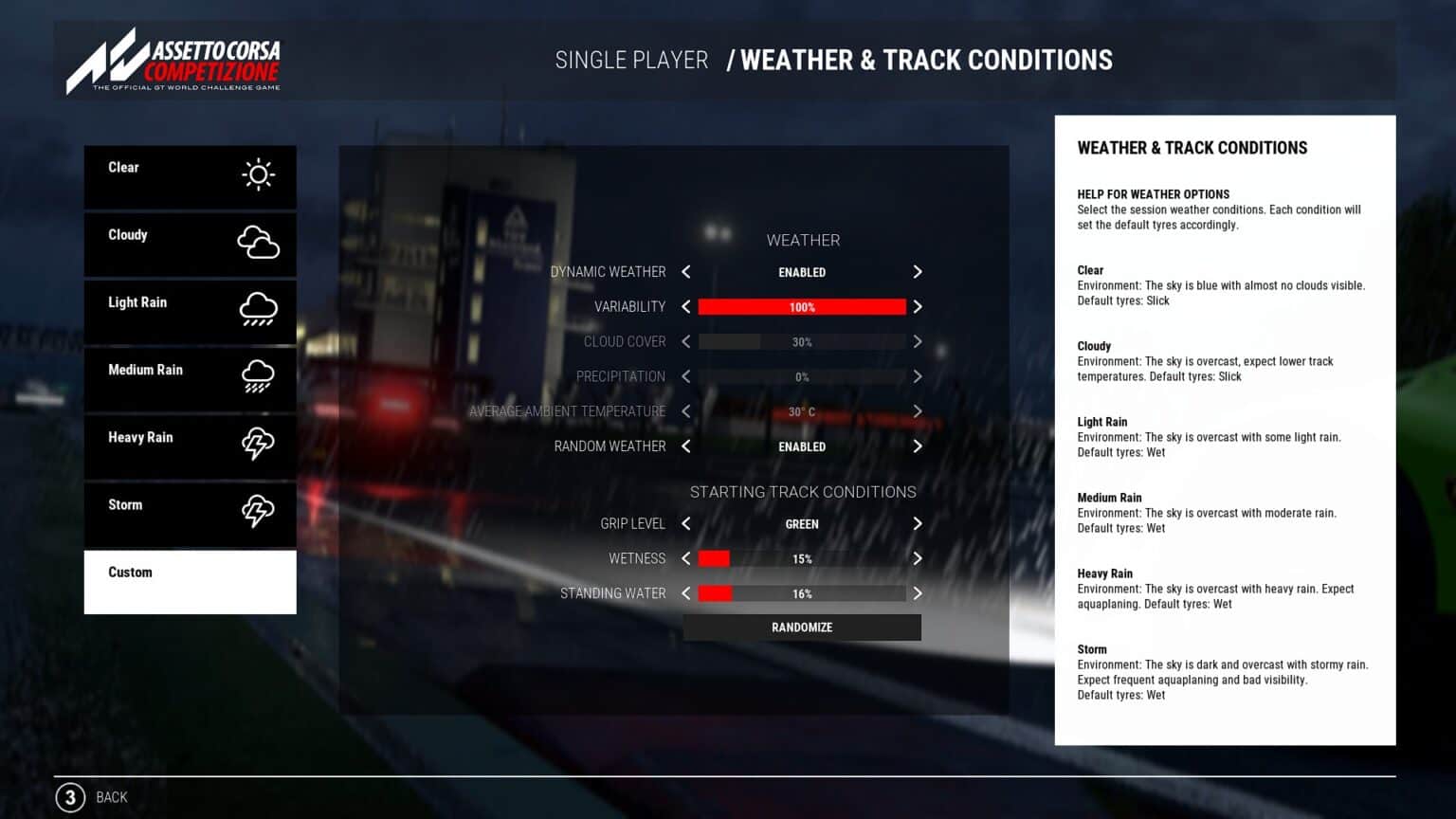Toggle Random Weather off
The height and width of the screenshot is (819, 1456).
(685, 446)
